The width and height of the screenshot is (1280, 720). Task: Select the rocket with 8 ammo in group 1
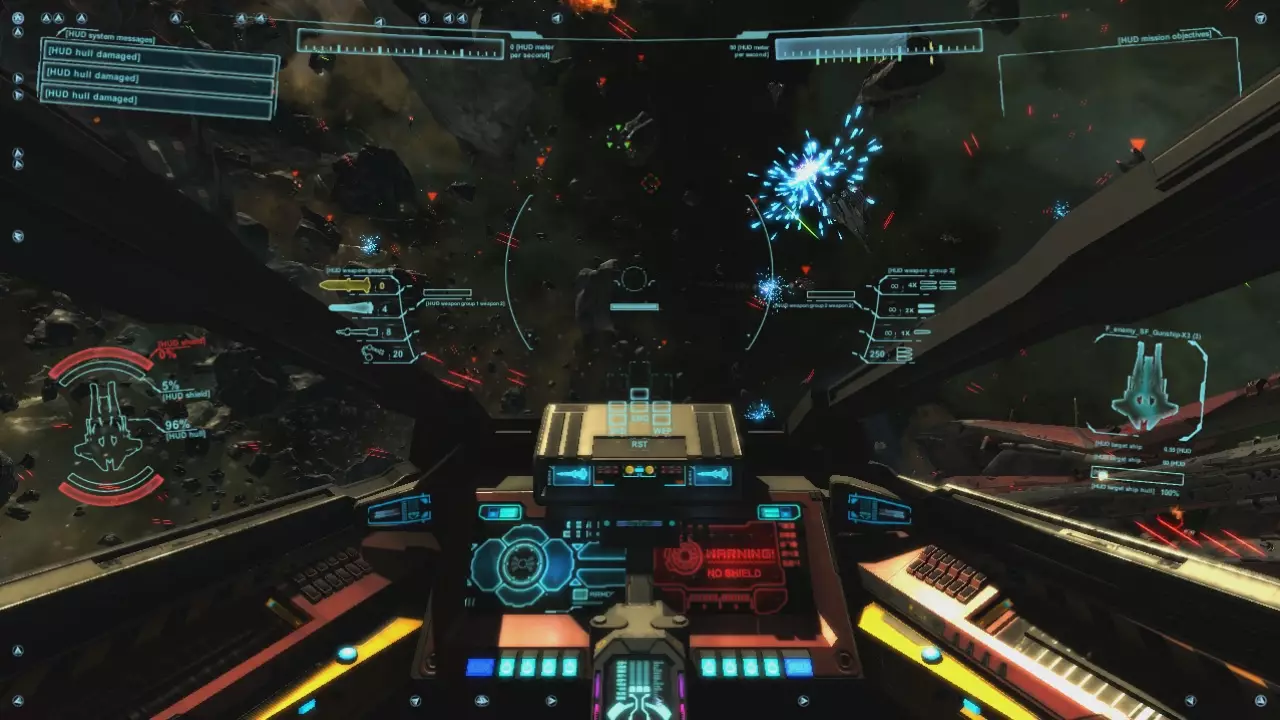point(357,331)
